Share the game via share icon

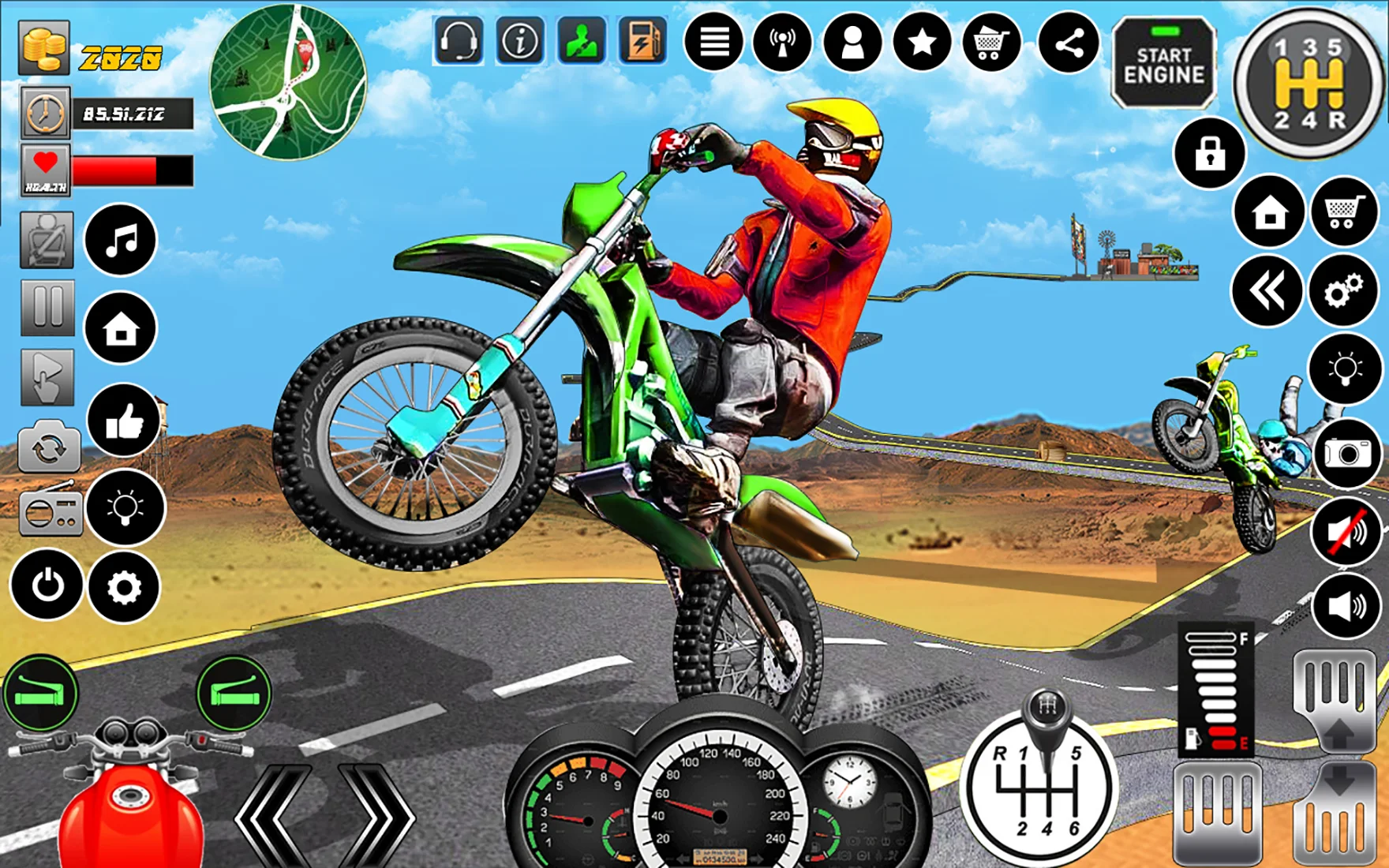(x=1069, y=44)
